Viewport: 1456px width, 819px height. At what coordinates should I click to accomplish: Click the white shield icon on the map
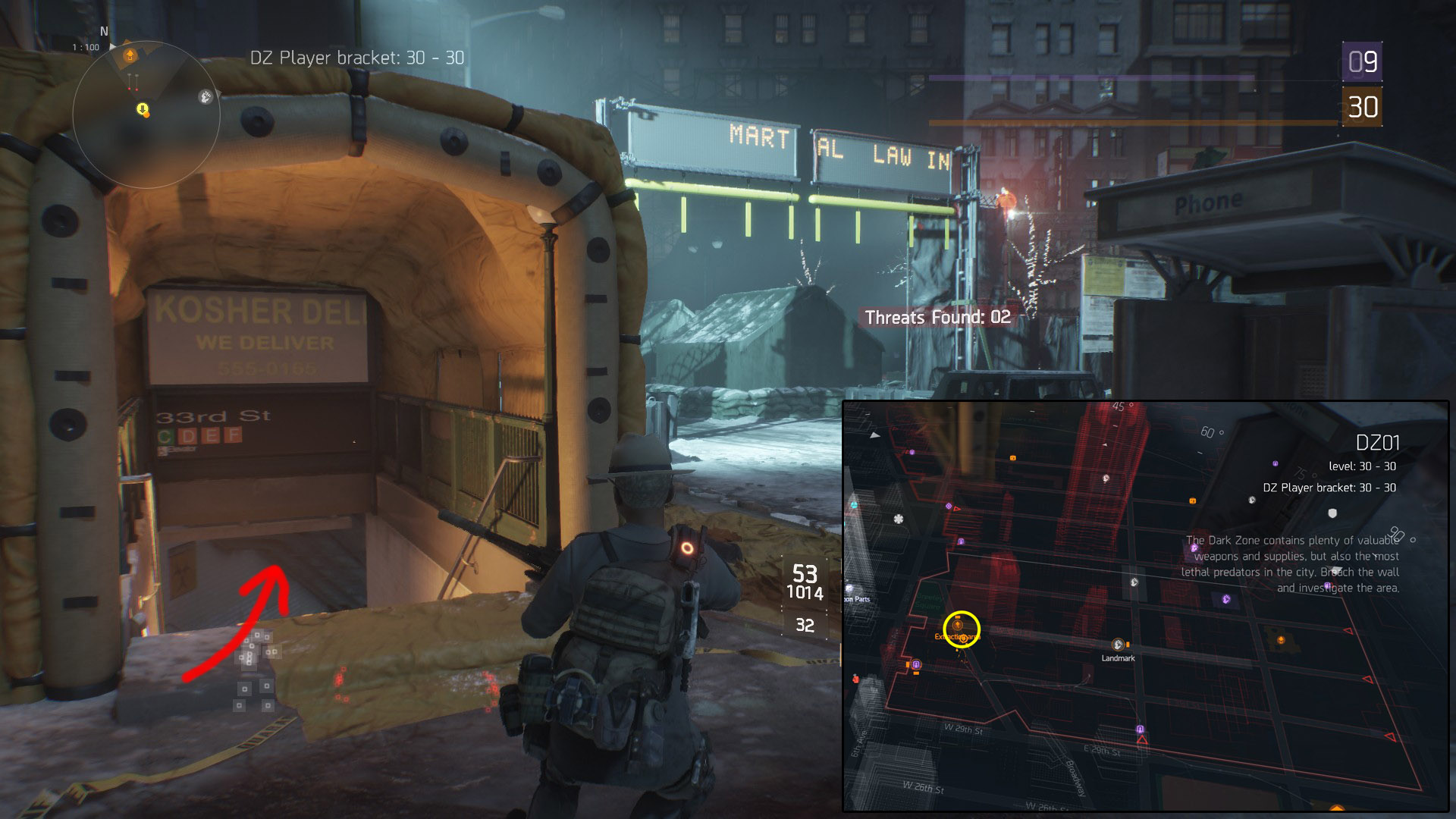tap(1332, 513)
